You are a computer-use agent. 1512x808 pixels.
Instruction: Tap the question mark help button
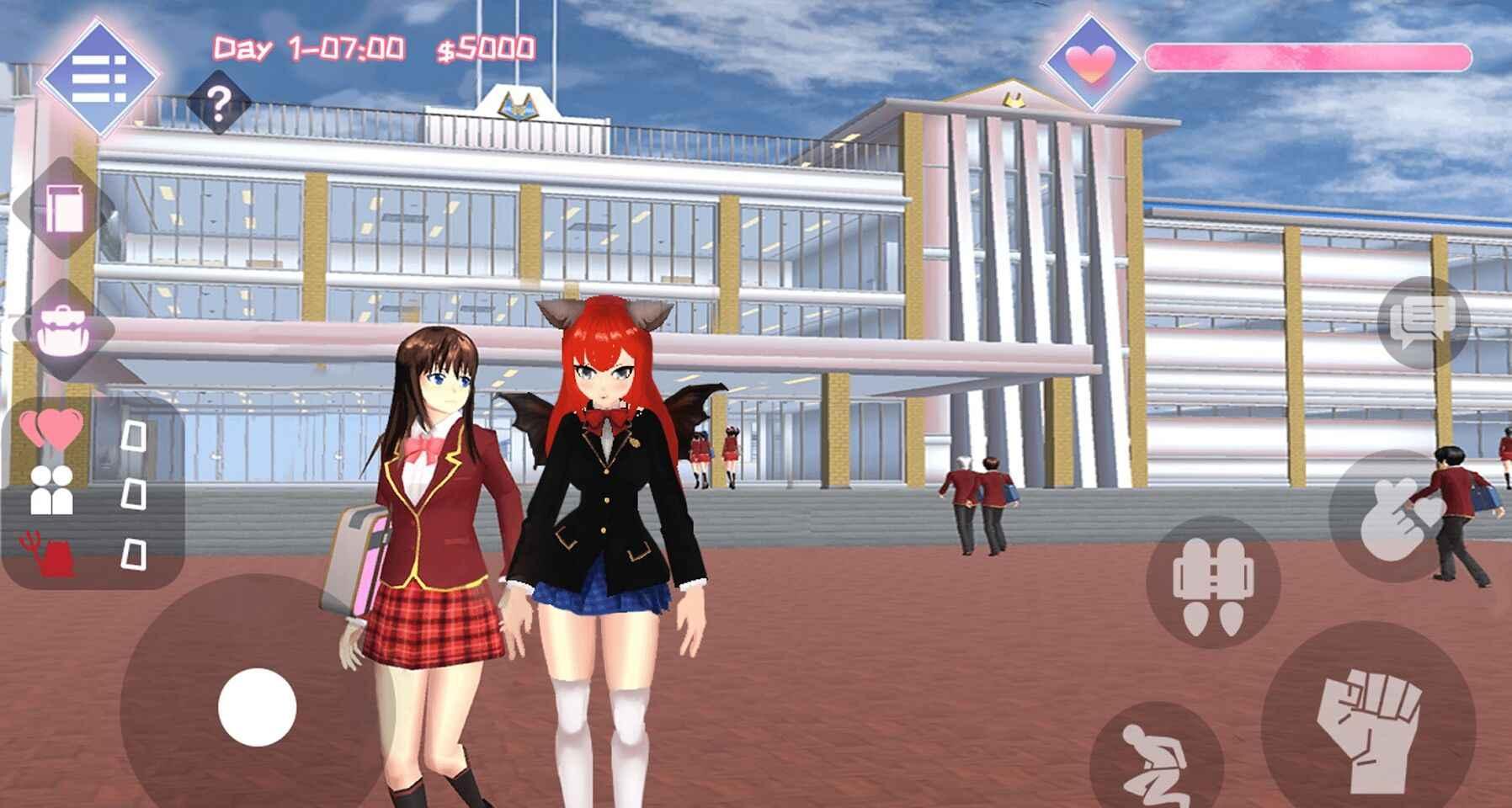pyautogui.click(x=219, y=104)
